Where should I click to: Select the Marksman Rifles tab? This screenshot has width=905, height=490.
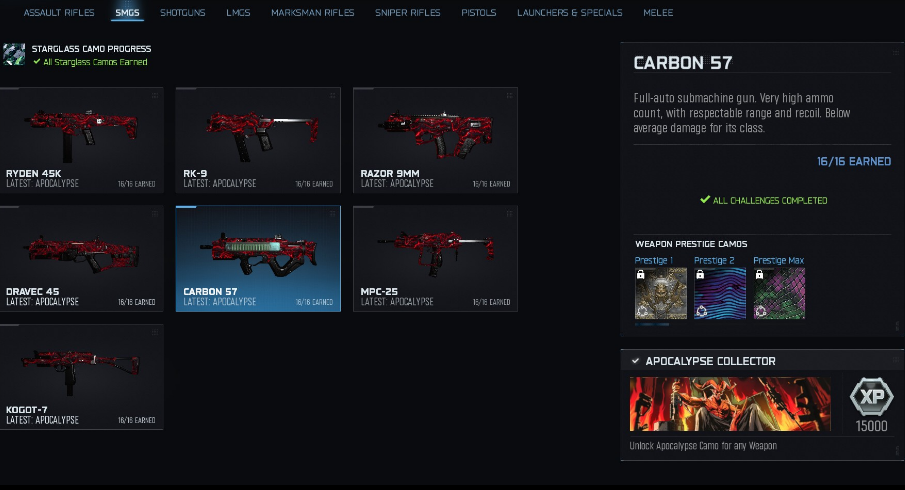point(312,13)
